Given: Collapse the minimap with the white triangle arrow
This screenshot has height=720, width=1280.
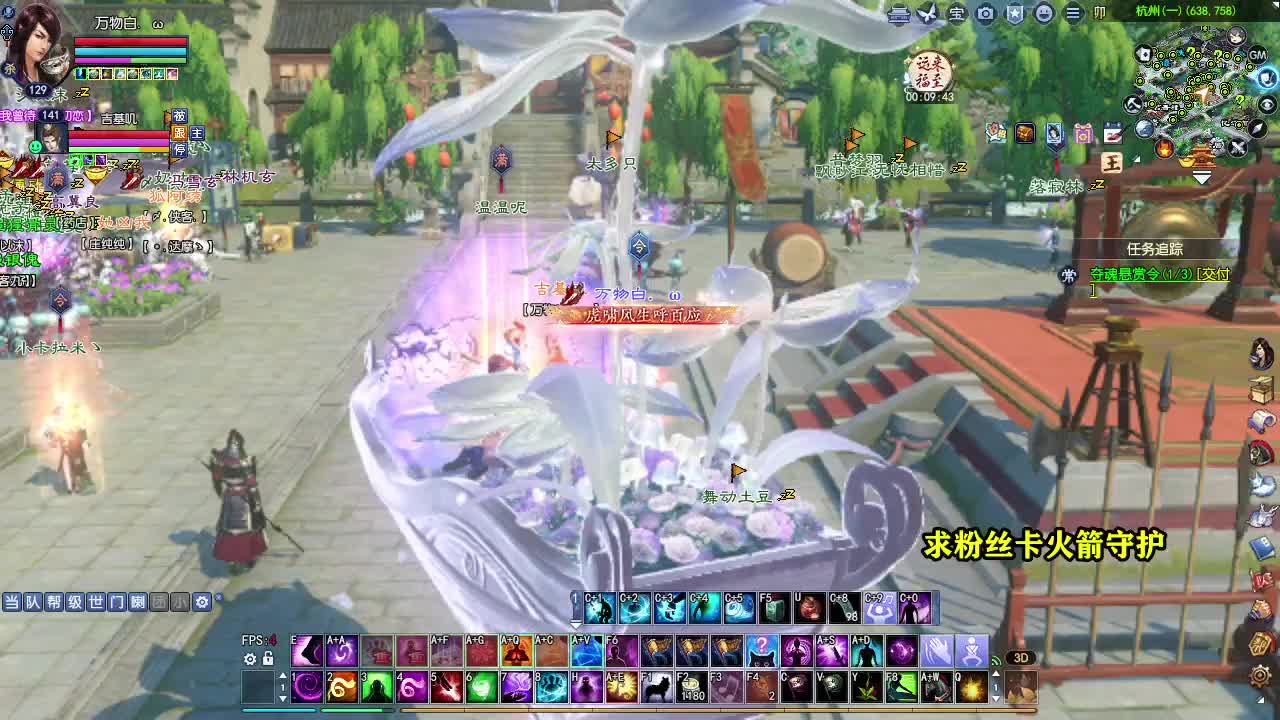Looking at the screenshot, I should click(x=1201, y=176).
